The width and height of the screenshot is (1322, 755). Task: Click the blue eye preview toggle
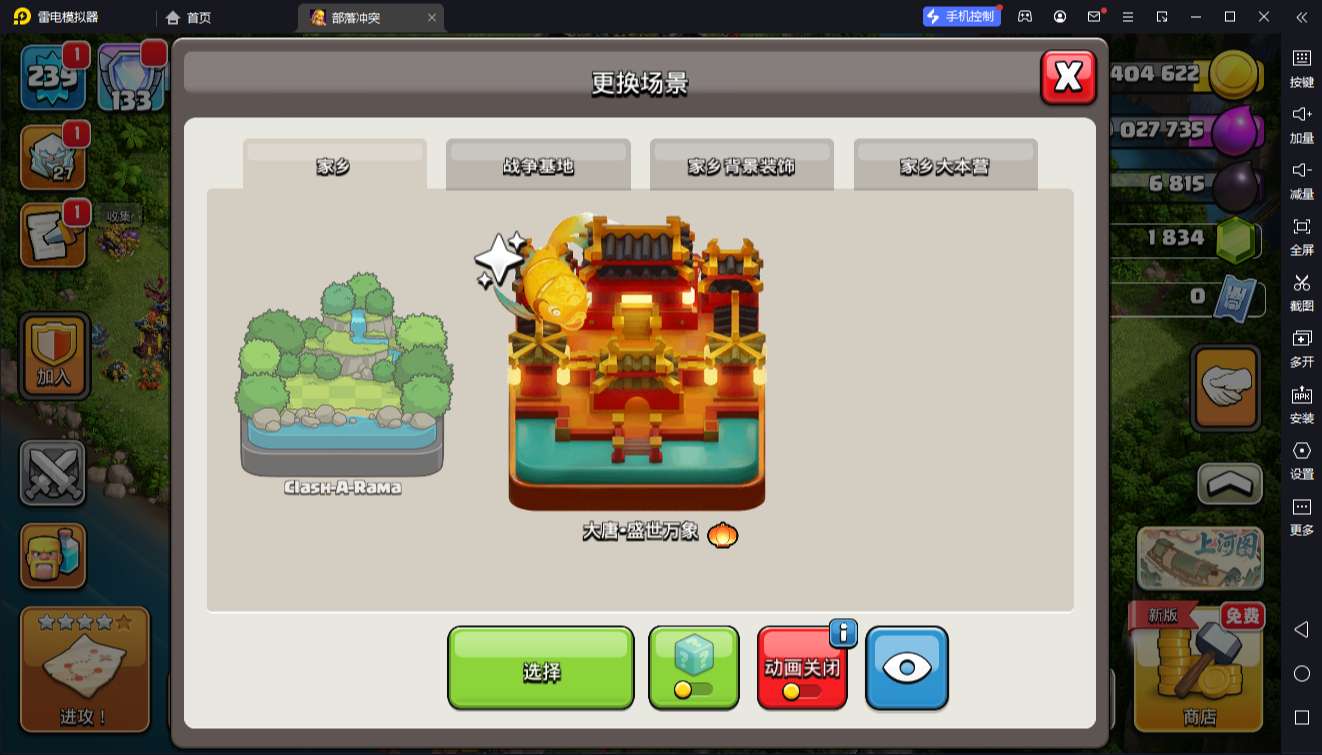pyautogui.click(x=906, y=666)
